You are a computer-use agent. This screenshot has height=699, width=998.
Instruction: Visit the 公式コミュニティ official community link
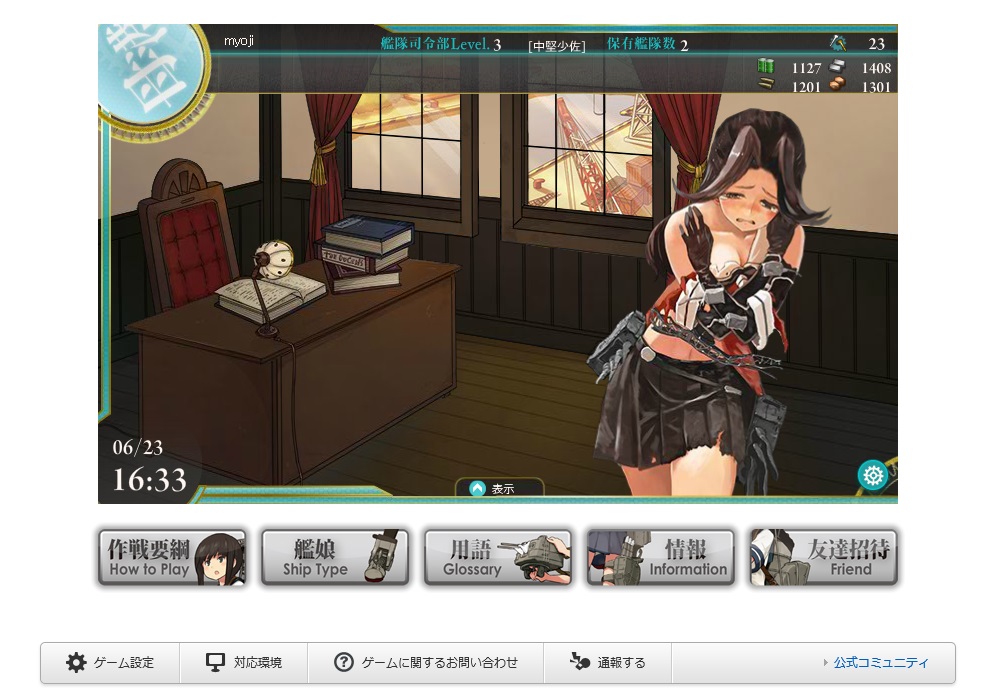click(880, 663)
